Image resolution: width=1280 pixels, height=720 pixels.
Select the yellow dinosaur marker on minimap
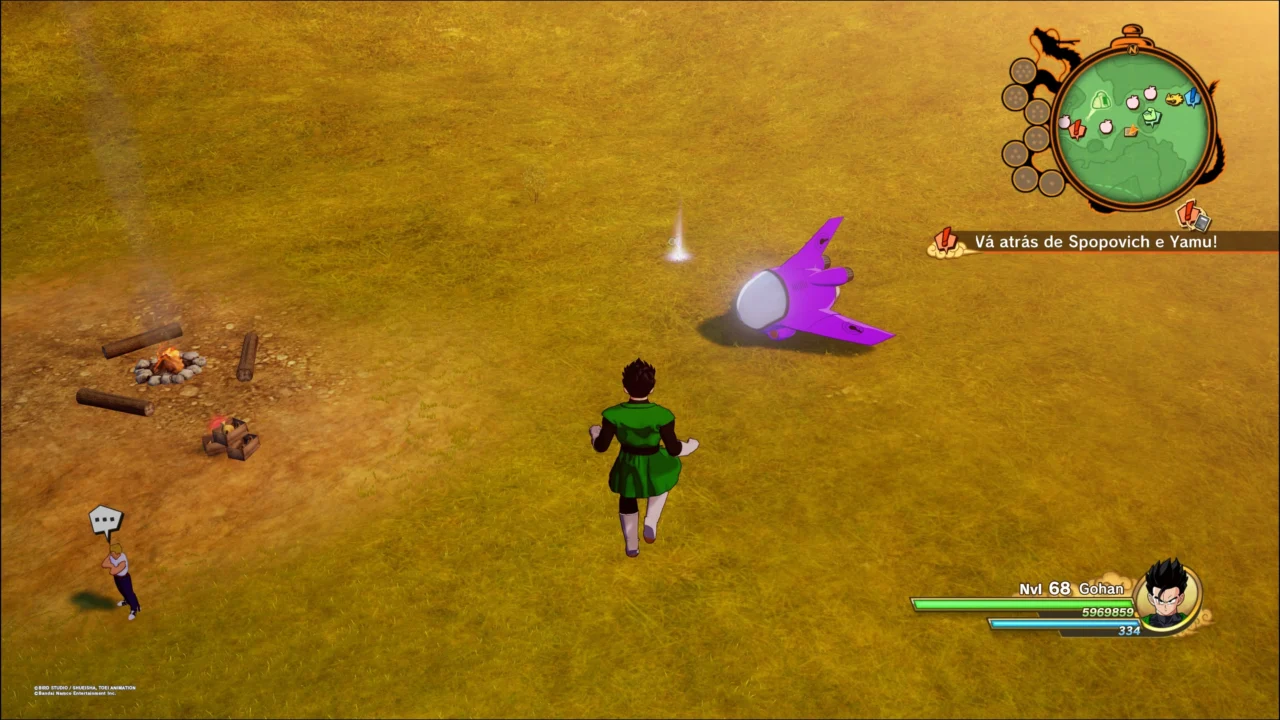click(1174, 99)
